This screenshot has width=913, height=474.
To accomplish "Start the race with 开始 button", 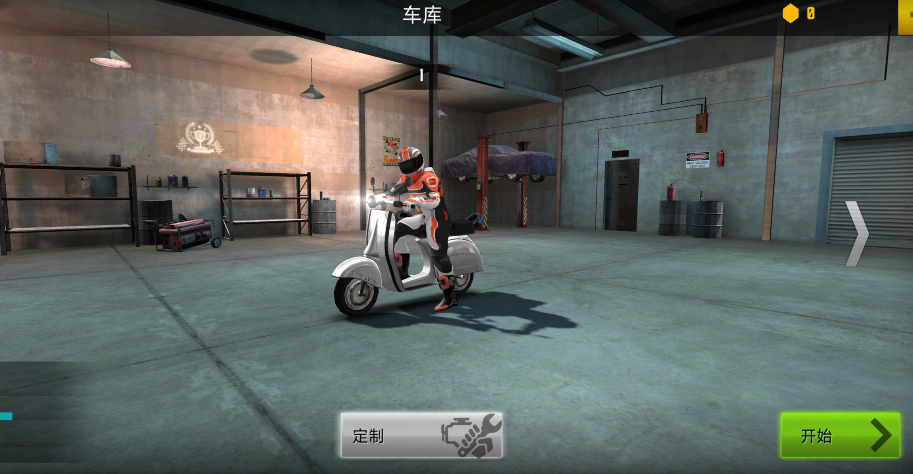I will click(839, 435).
